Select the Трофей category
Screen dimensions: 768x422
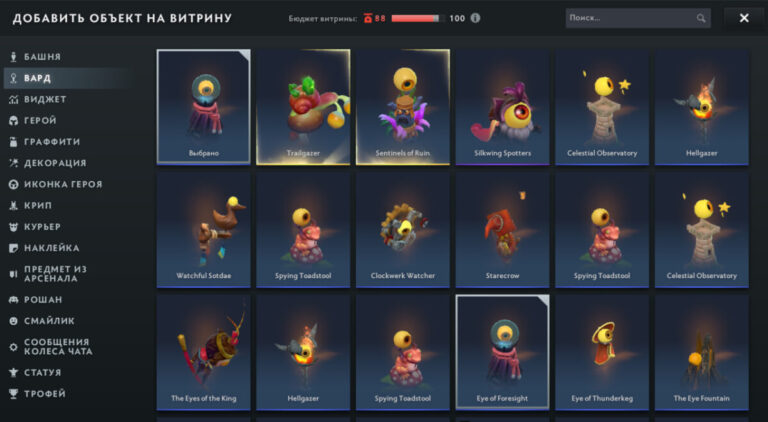click(x=45, y=394)
